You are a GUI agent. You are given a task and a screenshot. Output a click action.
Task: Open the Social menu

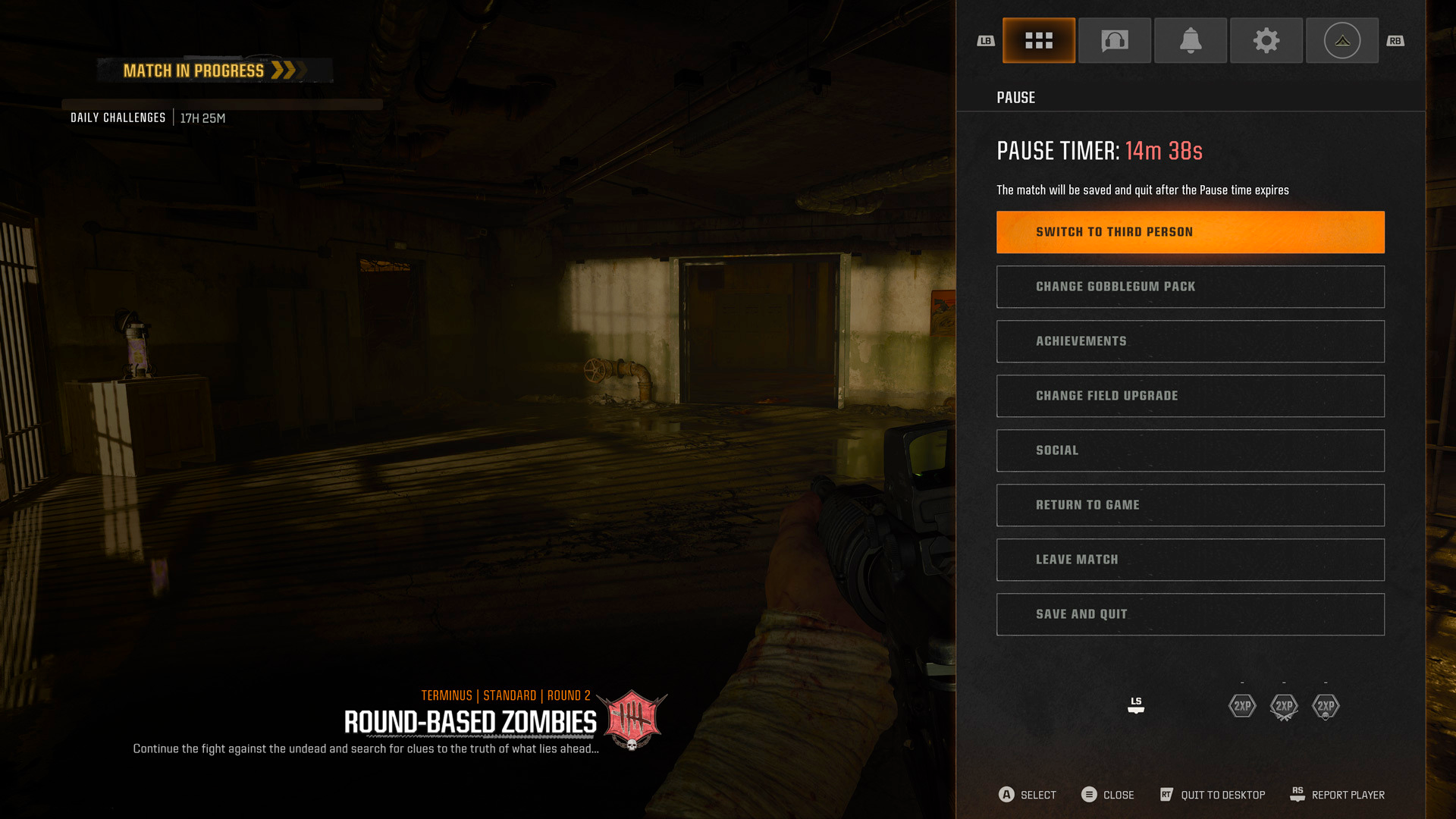(x=1190, y=450)
